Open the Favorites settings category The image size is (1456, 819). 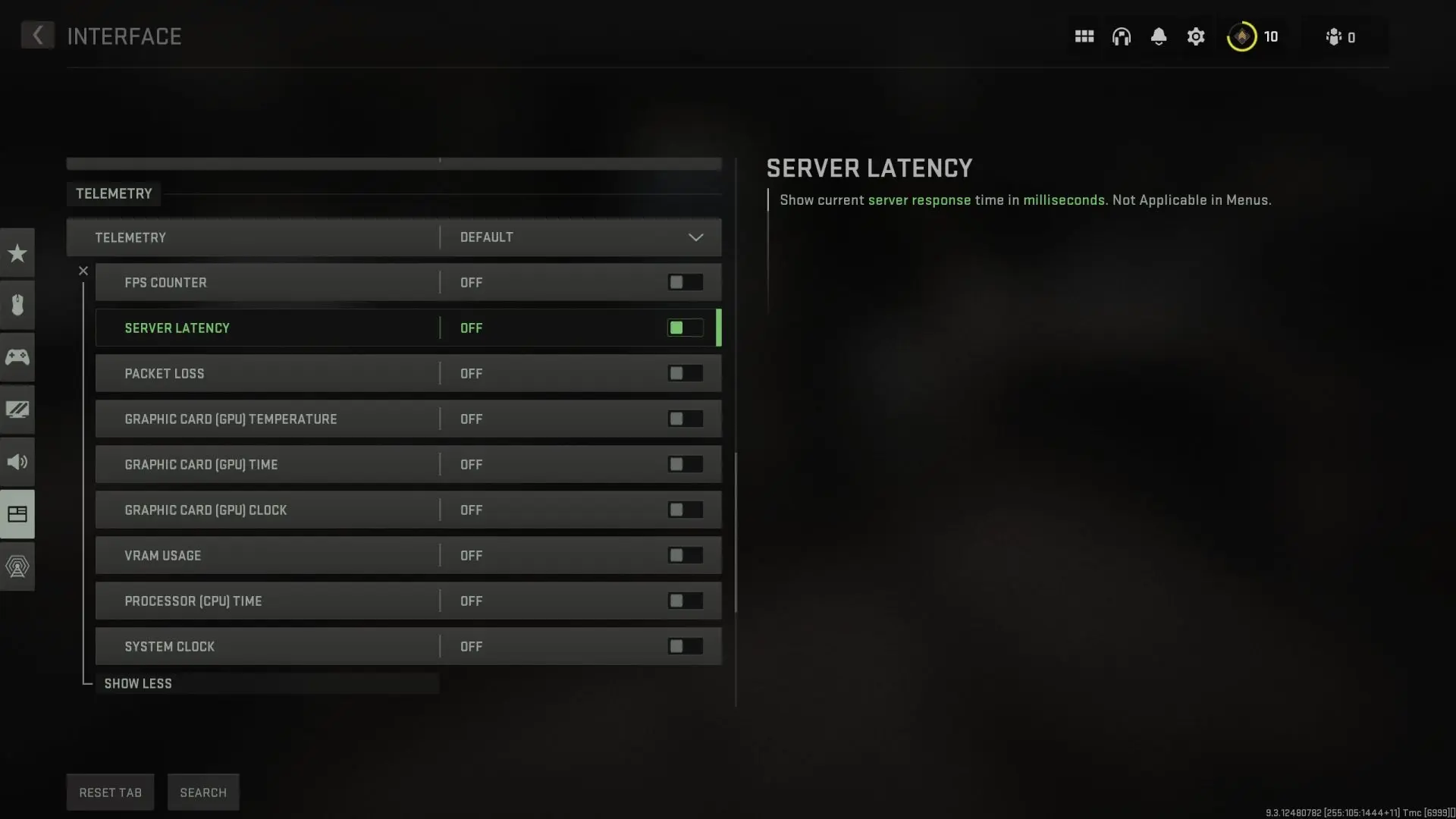click(x=17, y=253)
